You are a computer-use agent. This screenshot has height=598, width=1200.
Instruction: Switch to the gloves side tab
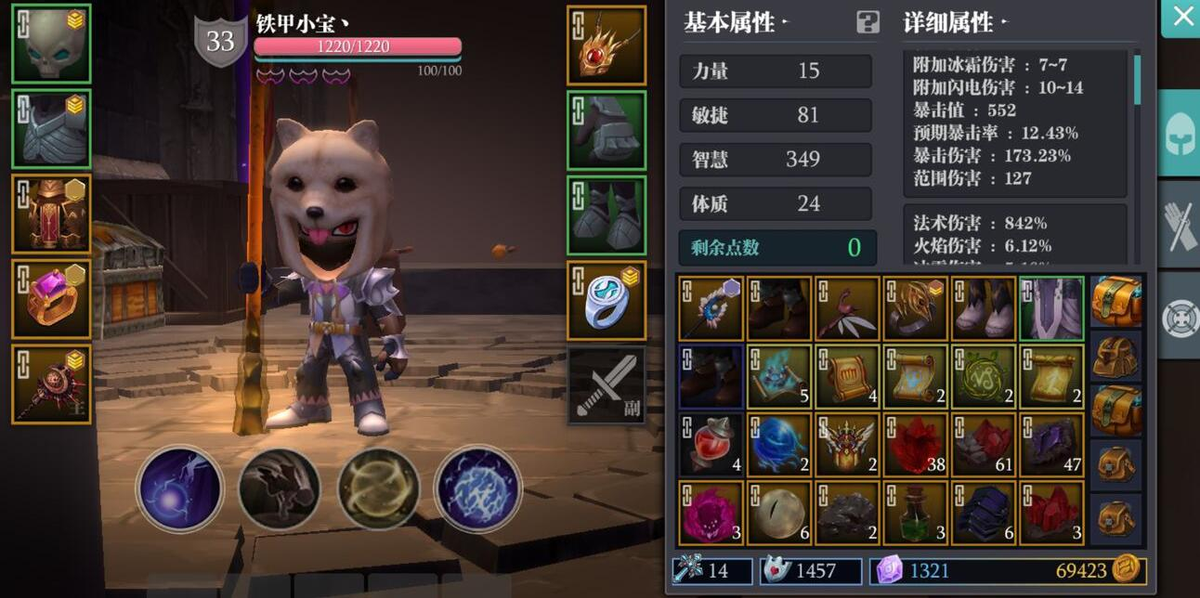1180,227
